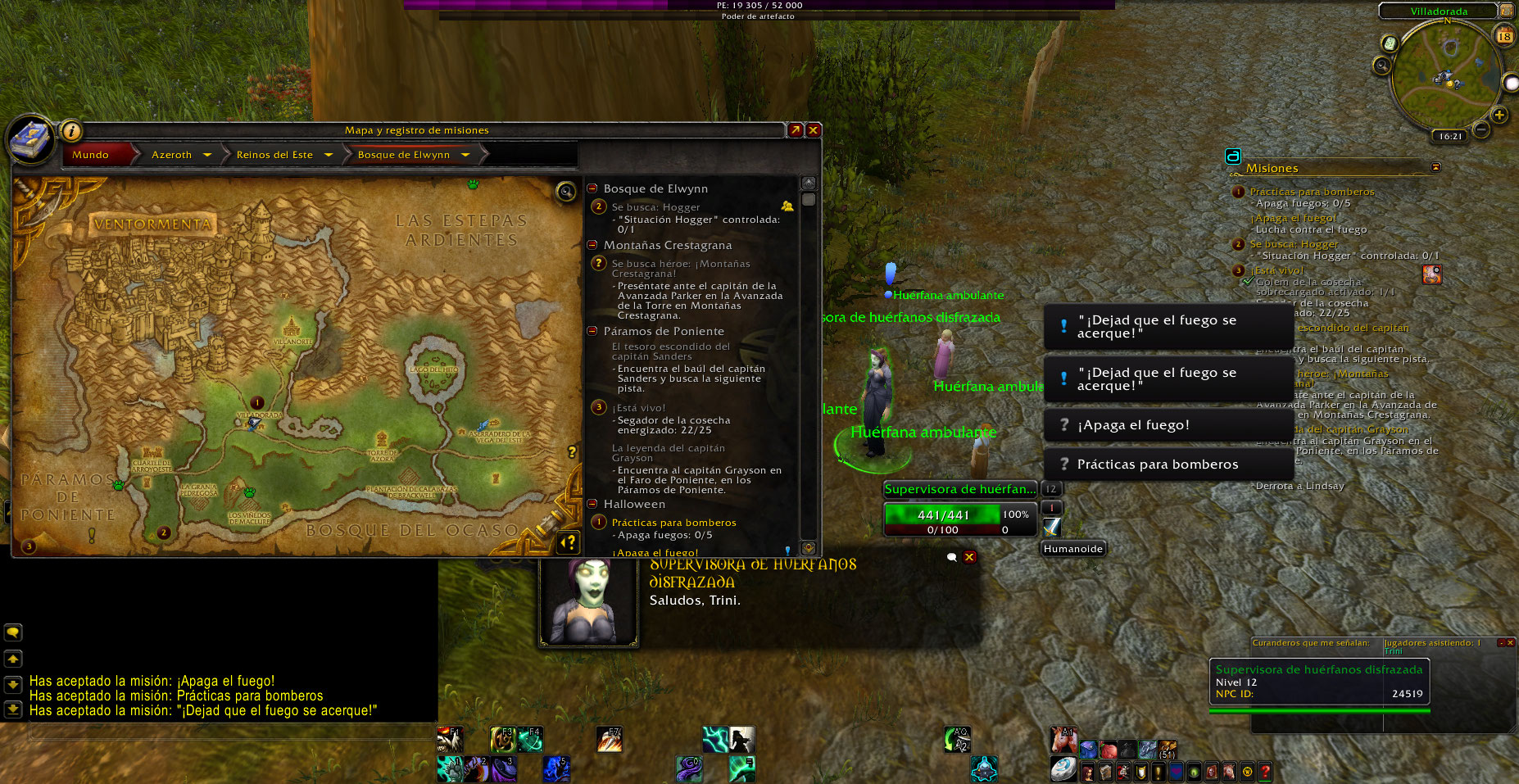
Task: Close the NPC dialogue with red X
Action: coord(969,557)
